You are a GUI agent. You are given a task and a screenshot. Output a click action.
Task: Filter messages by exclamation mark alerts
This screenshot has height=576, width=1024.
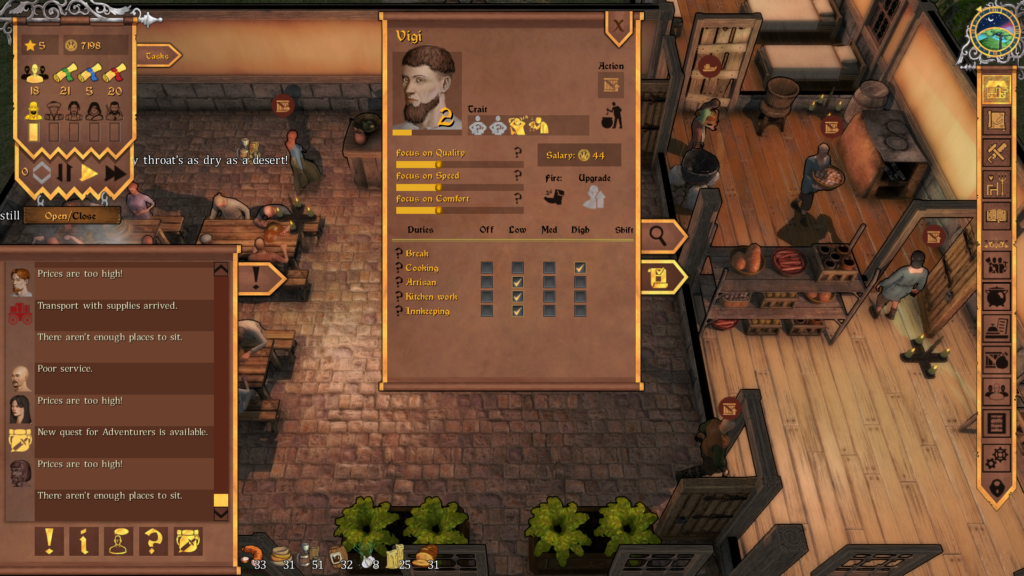click(x=49, y=541)
